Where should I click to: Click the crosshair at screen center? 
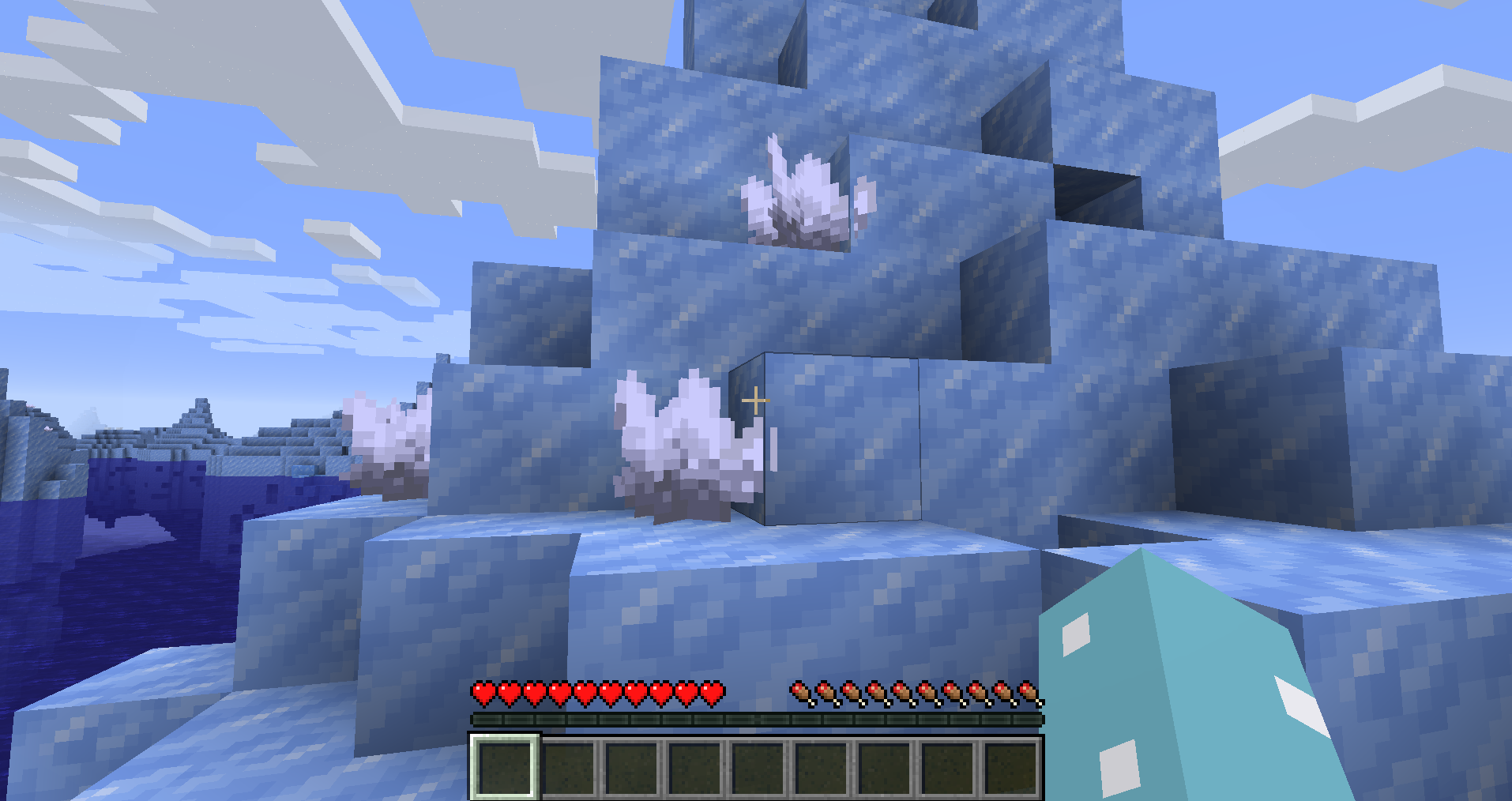(x=756, y=400)
